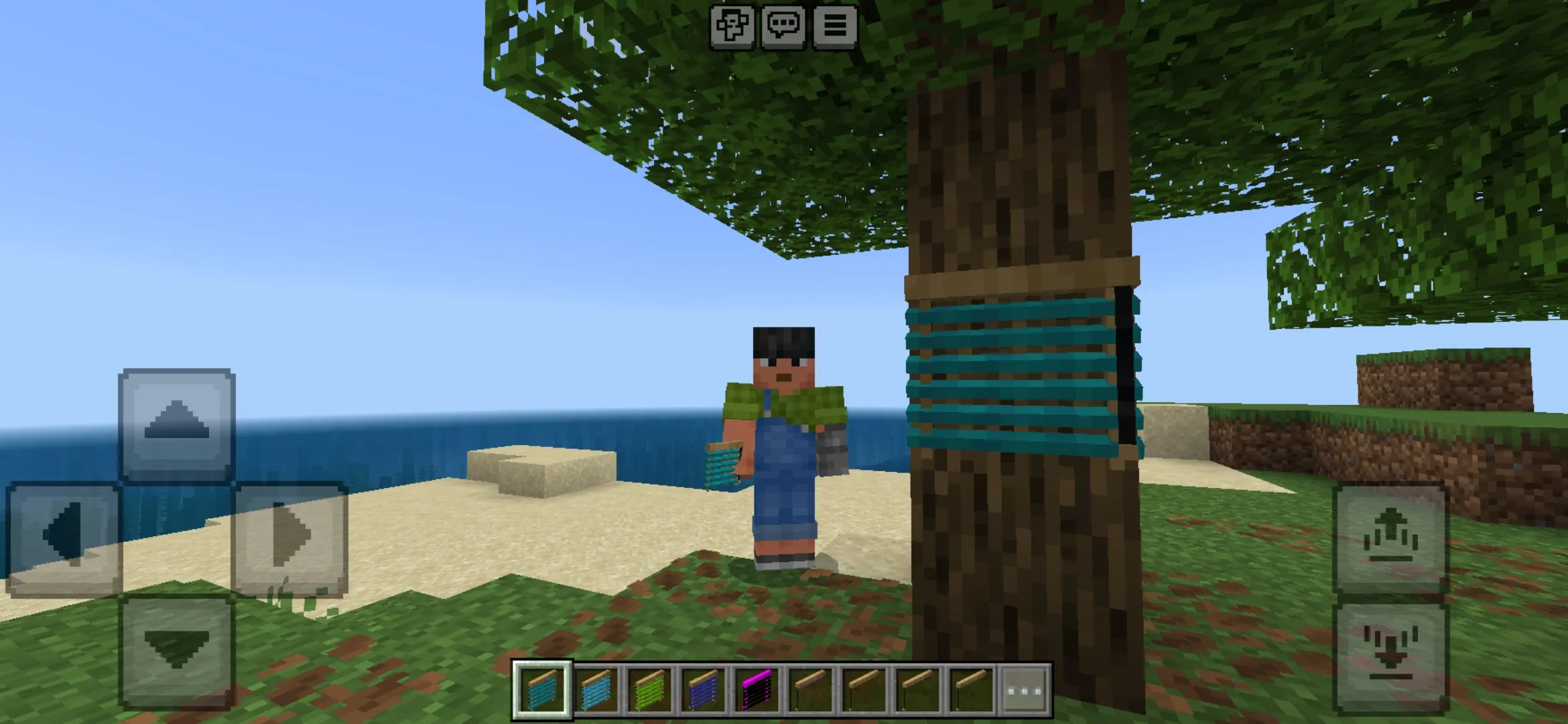Select the light blue blinds slot
The height and width of the screenshot is (724, 1568).
[596, 690]
